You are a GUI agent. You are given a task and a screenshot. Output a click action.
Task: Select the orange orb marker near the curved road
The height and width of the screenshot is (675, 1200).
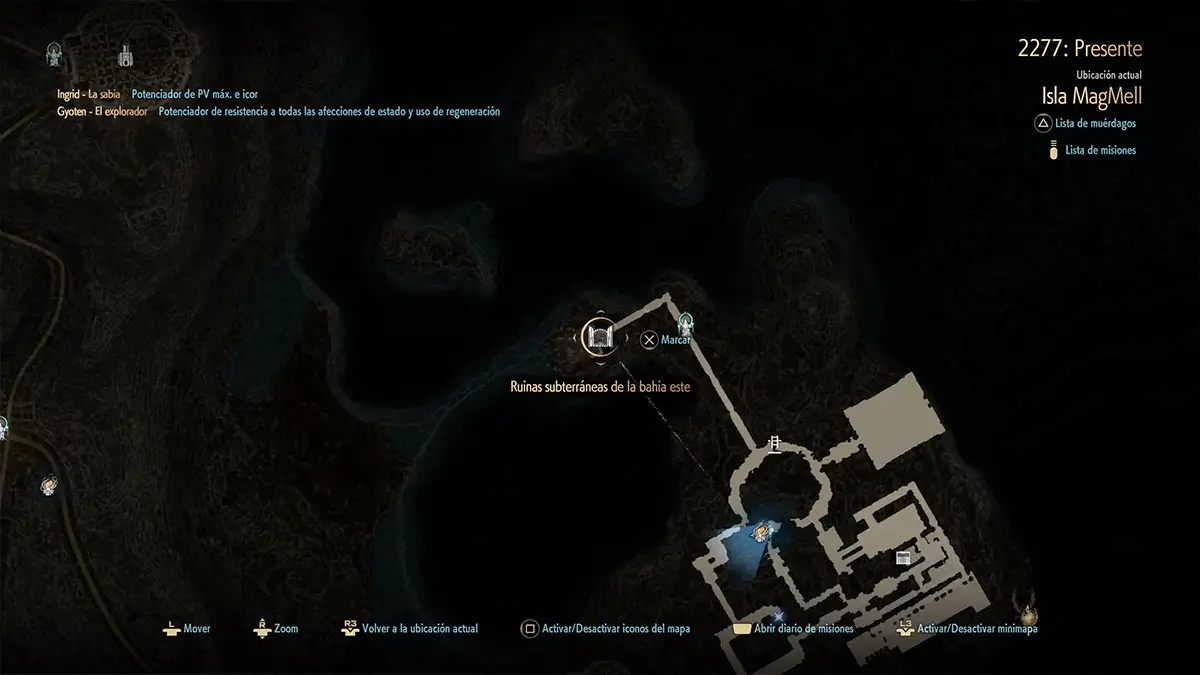(x=48, y=486)
